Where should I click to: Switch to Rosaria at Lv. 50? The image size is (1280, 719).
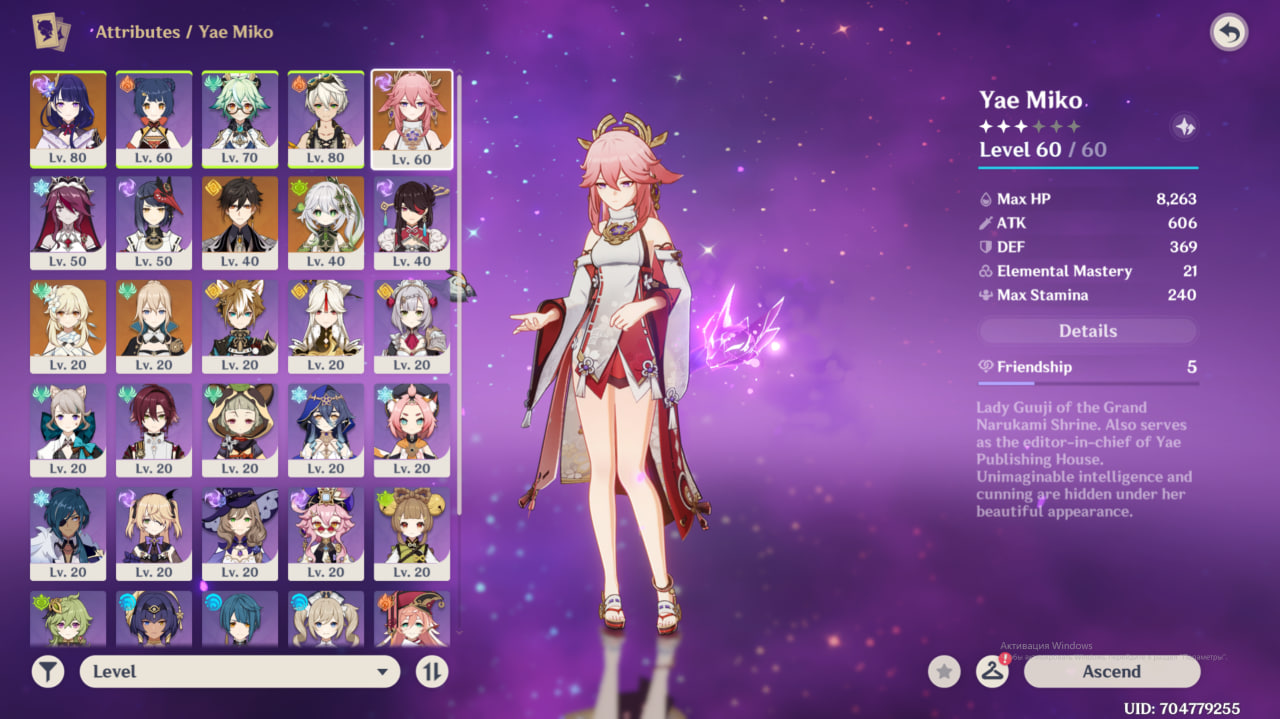(x=68, y=222)
